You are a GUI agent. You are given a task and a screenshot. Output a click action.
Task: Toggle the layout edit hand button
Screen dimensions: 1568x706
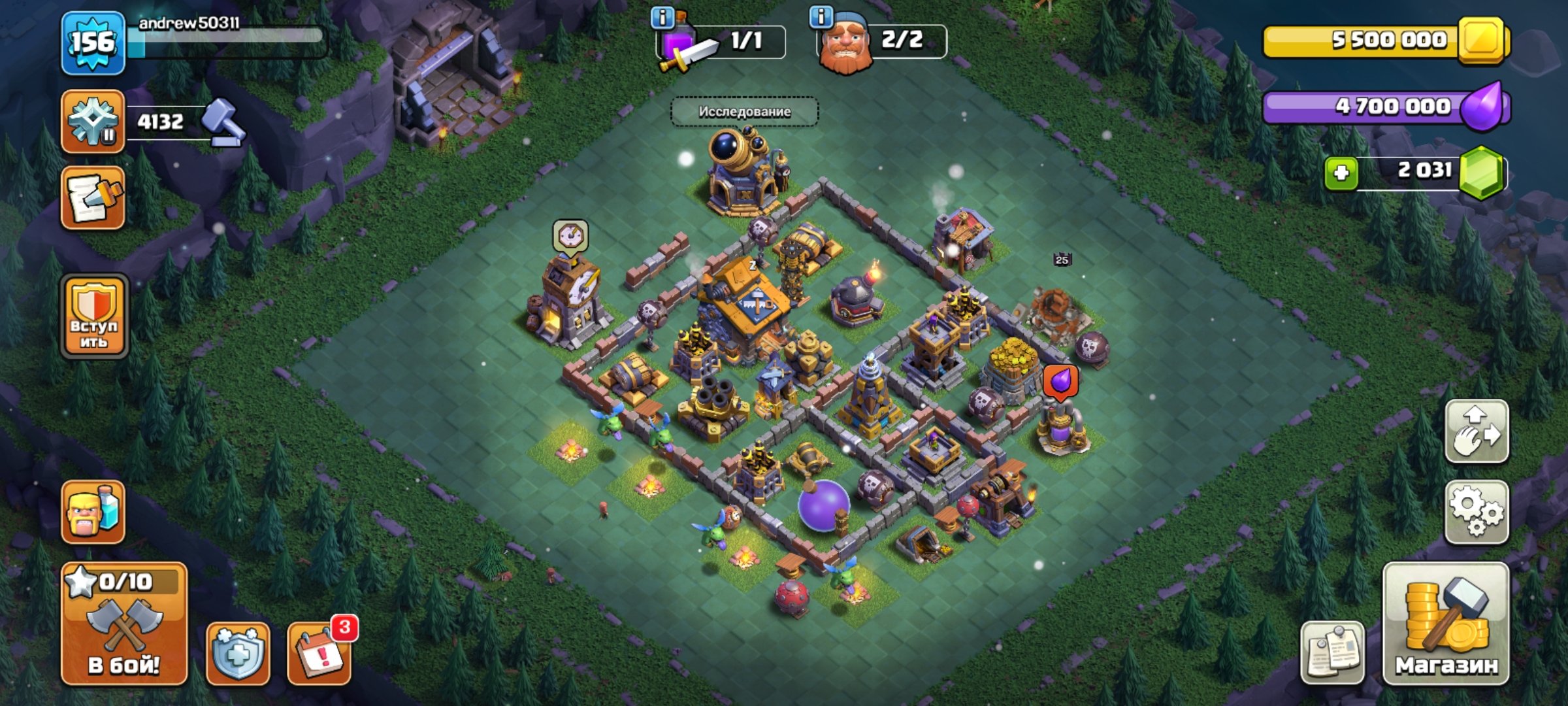1477,431
